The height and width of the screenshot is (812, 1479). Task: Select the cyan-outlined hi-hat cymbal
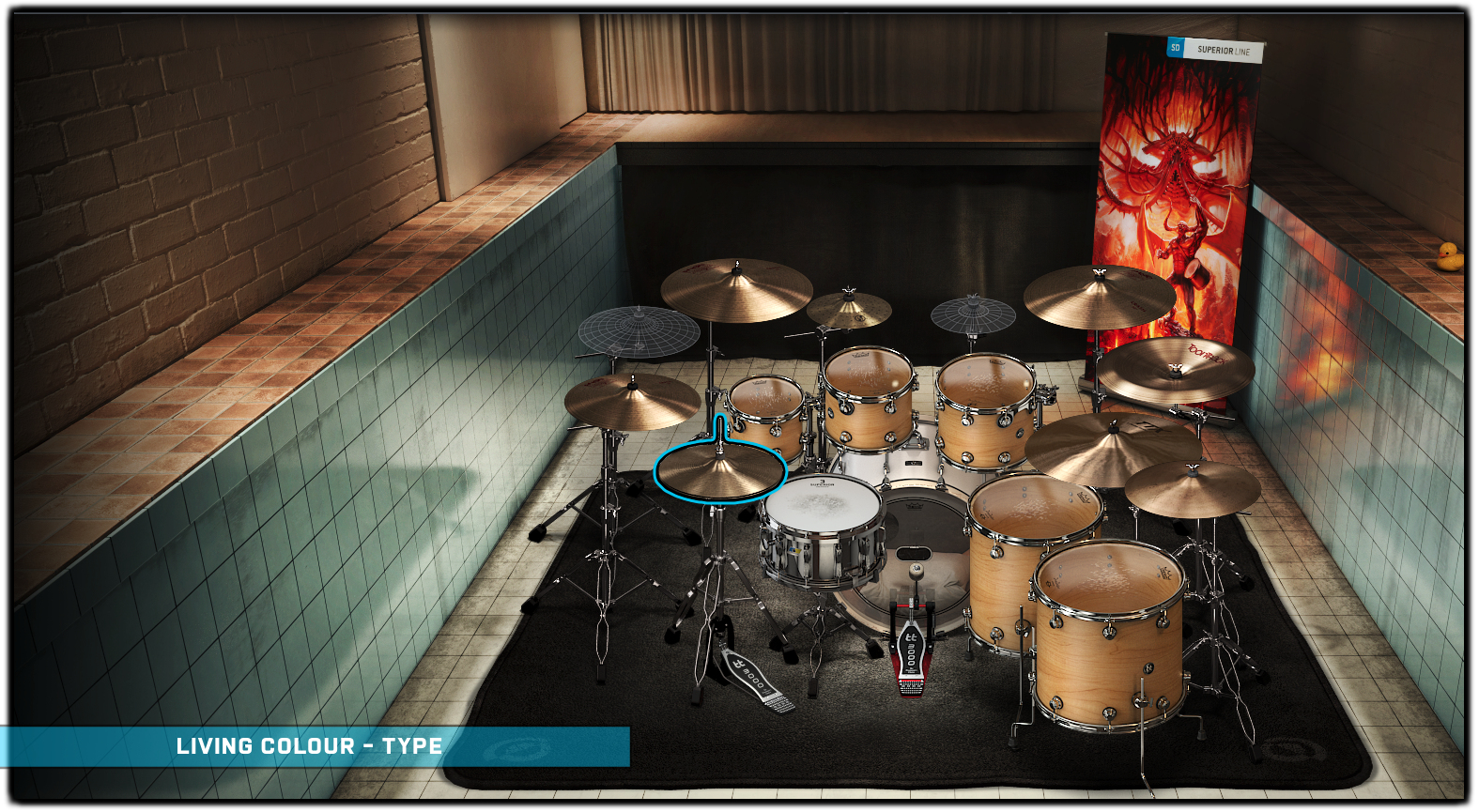(719, 471)
